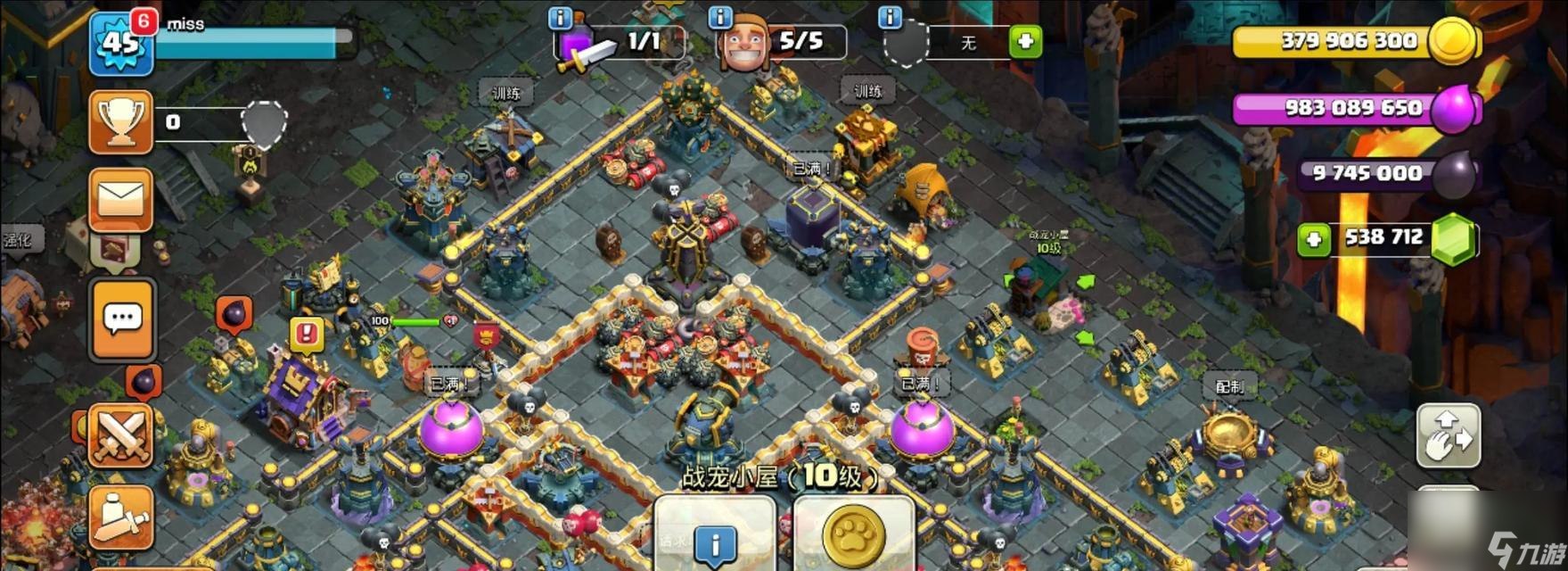Screen dimensions: 1568x571
Task: Tap the green gem resource icon
Action: (x=1455, y=238)
